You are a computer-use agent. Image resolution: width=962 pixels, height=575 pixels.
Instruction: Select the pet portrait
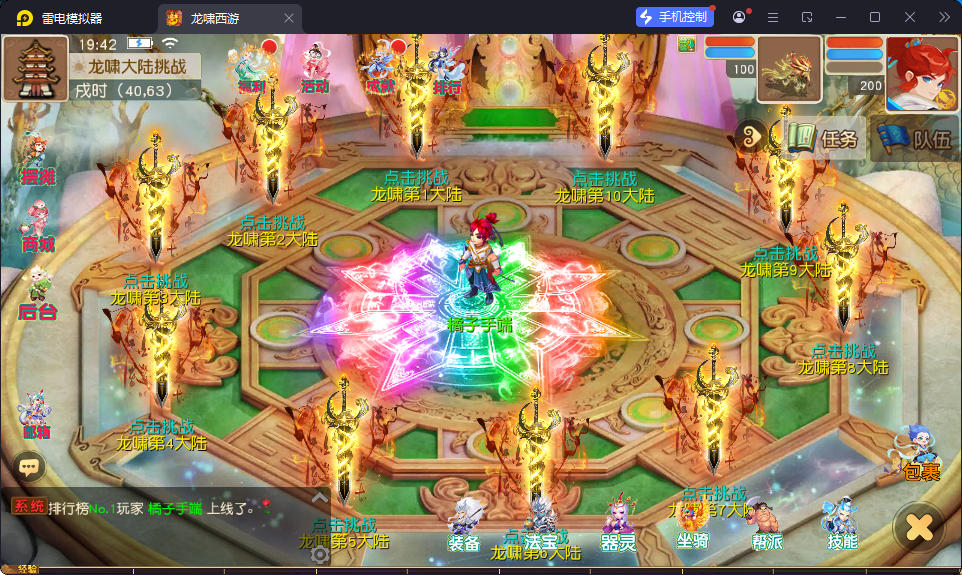788,69
